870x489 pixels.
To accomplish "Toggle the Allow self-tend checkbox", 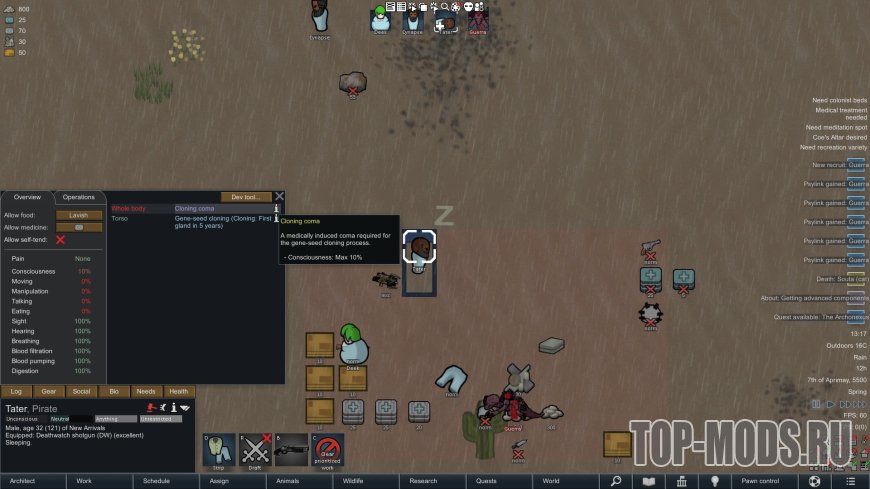I will [x=60, y=240].
